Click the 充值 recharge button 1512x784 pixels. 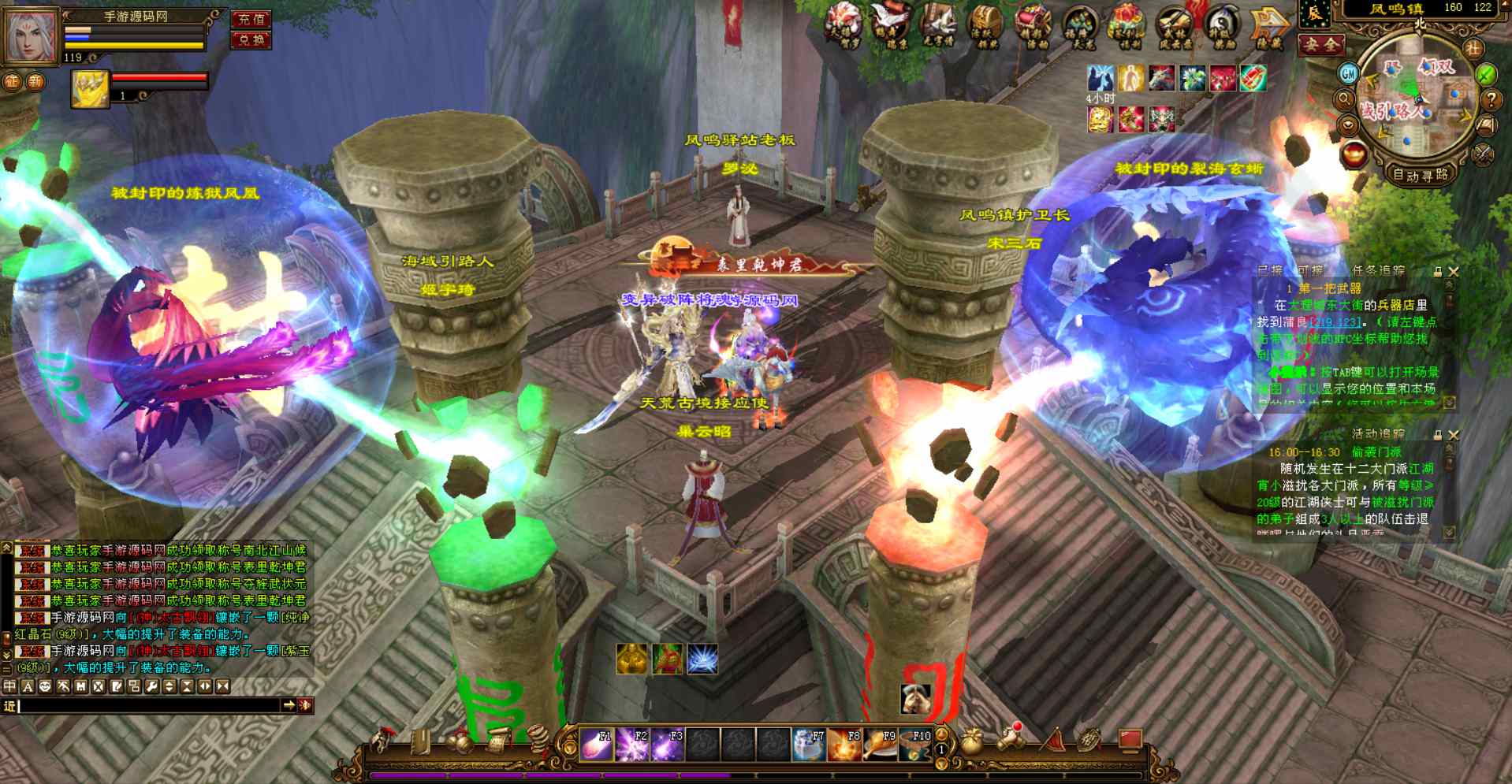point(251,19)
